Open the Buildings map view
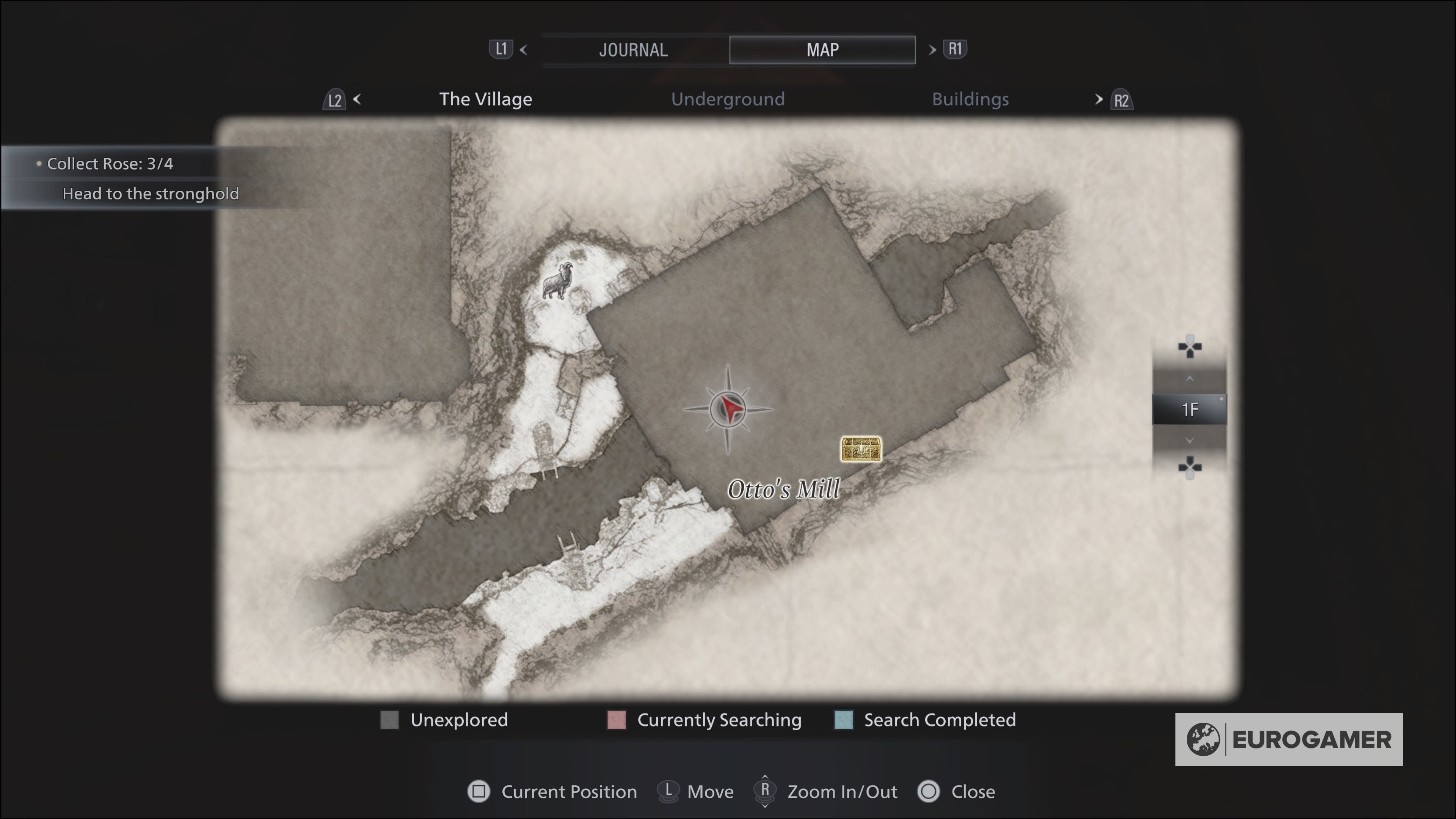Image resolution: width=1456 pixels, height=819 pixels. [970, 99]
